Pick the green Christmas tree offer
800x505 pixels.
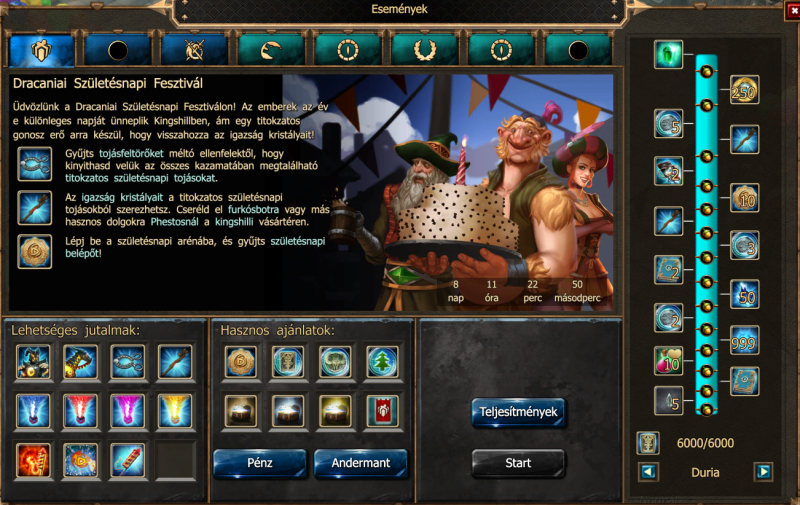tap(383, 362)
